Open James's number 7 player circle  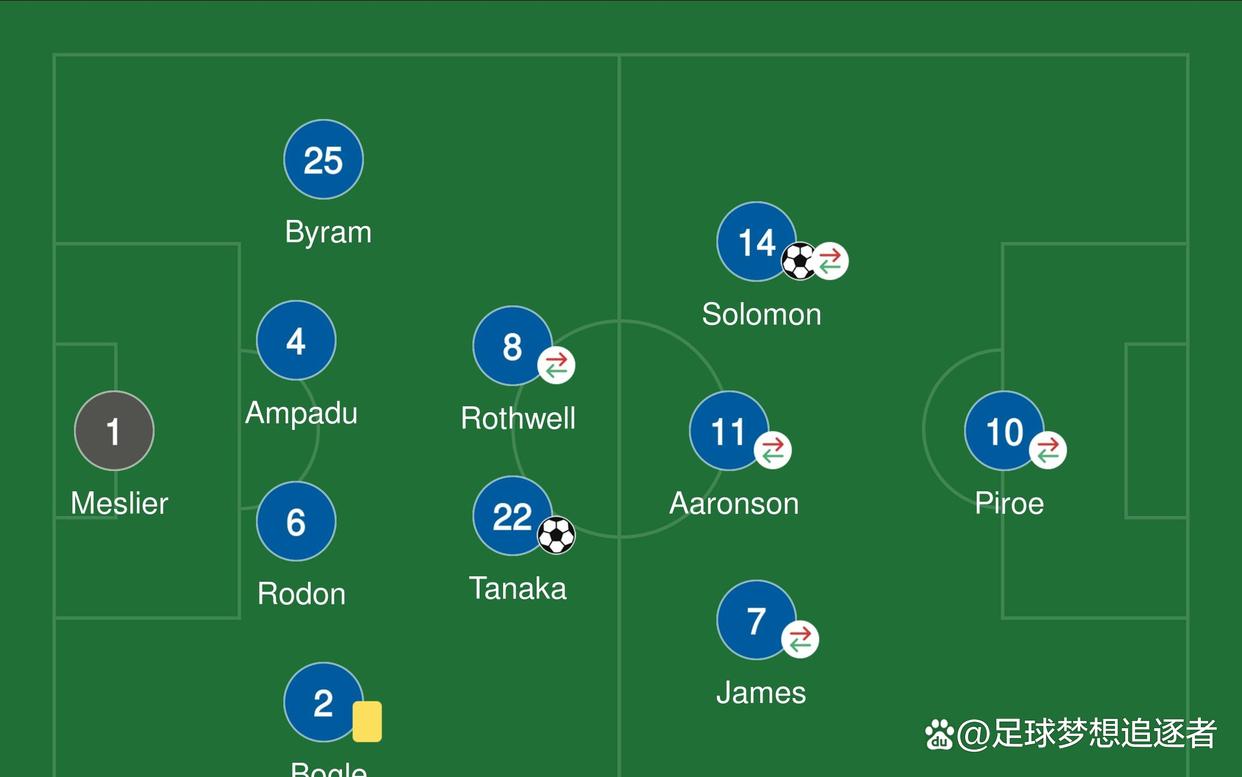[755, 620]
